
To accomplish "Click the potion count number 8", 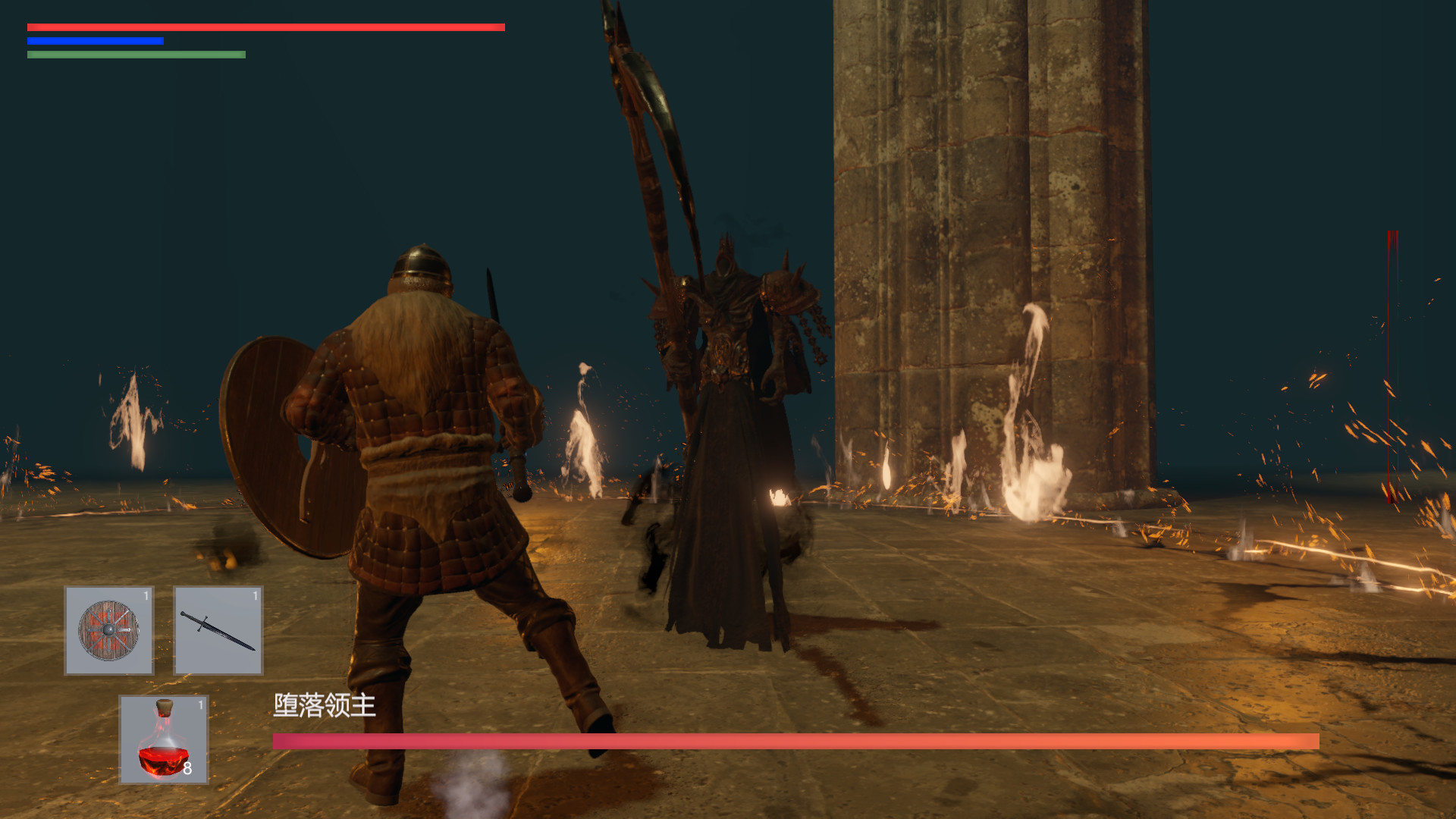I will (x=190, y=768).
